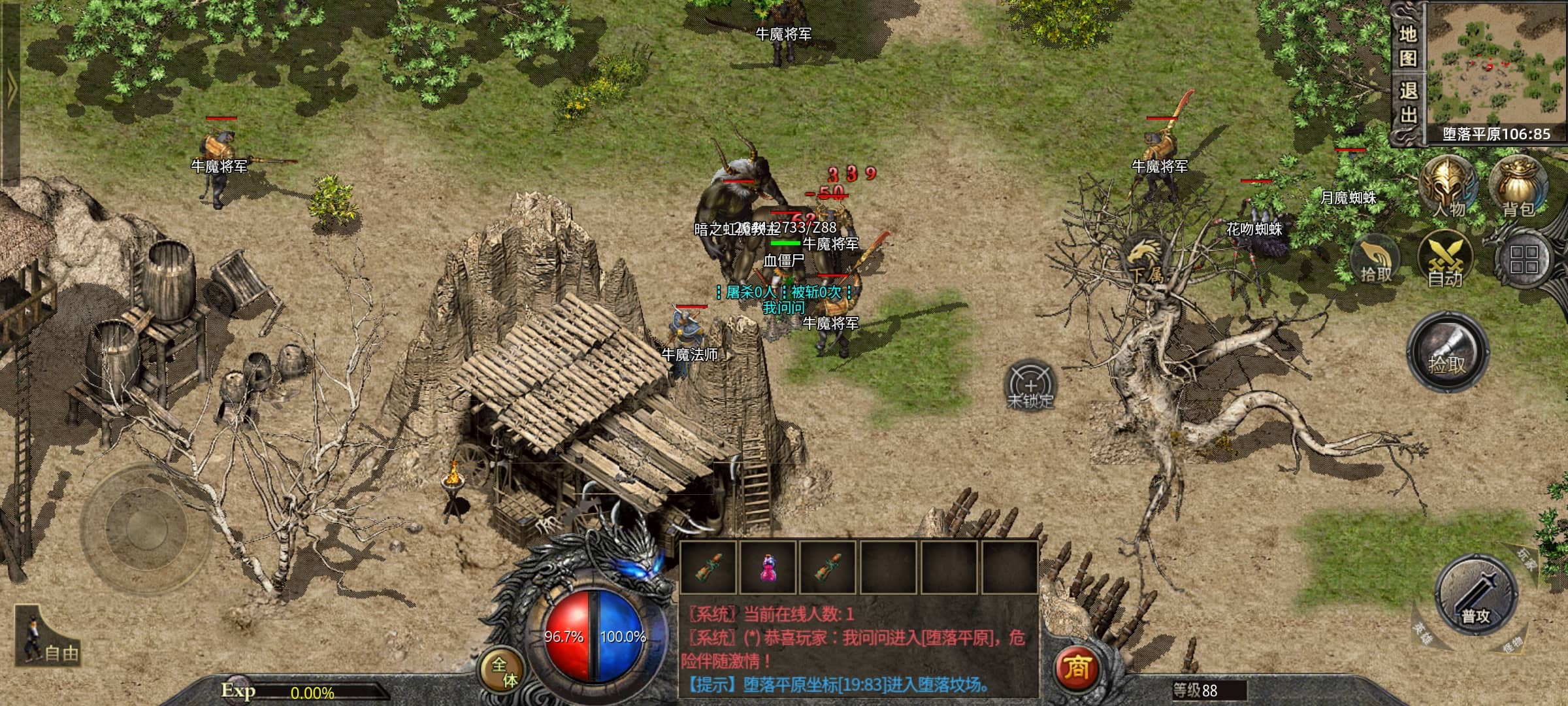Tap the large 捡取 pickup button
1568x706 pixels.
[x=1447, y=352]
